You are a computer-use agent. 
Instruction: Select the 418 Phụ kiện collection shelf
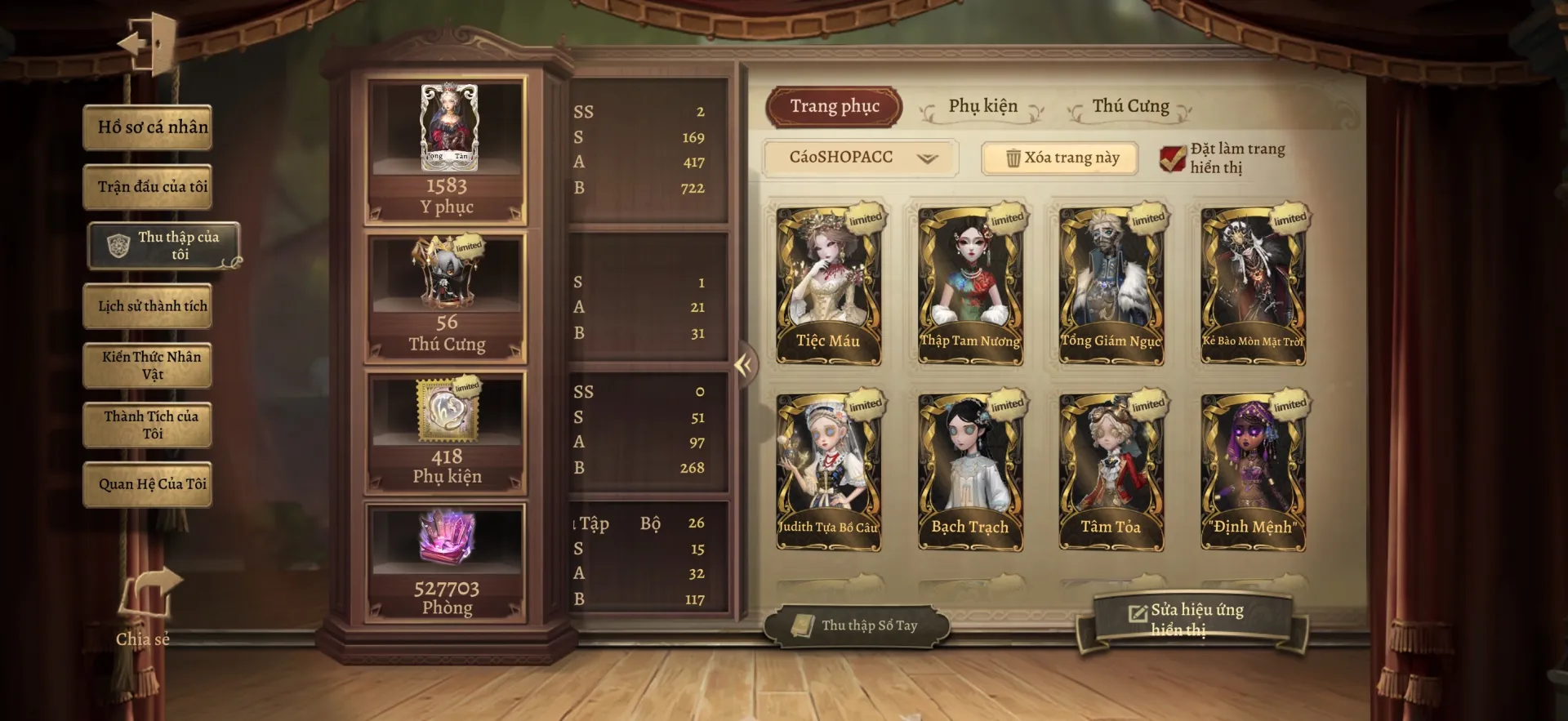446,434
